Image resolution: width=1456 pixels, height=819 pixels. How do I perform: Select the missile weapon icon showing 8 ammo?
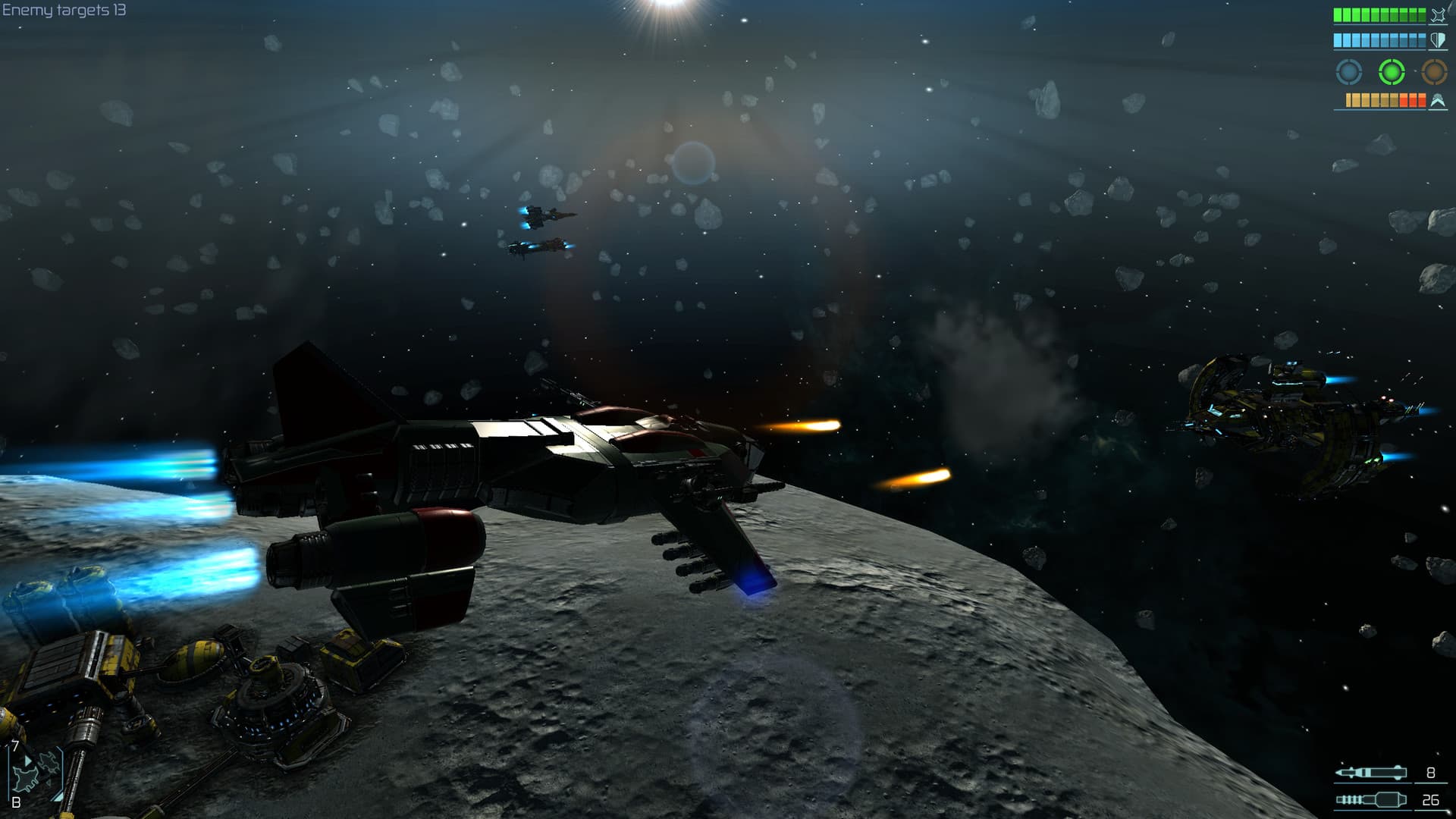tap(1370, 772)
